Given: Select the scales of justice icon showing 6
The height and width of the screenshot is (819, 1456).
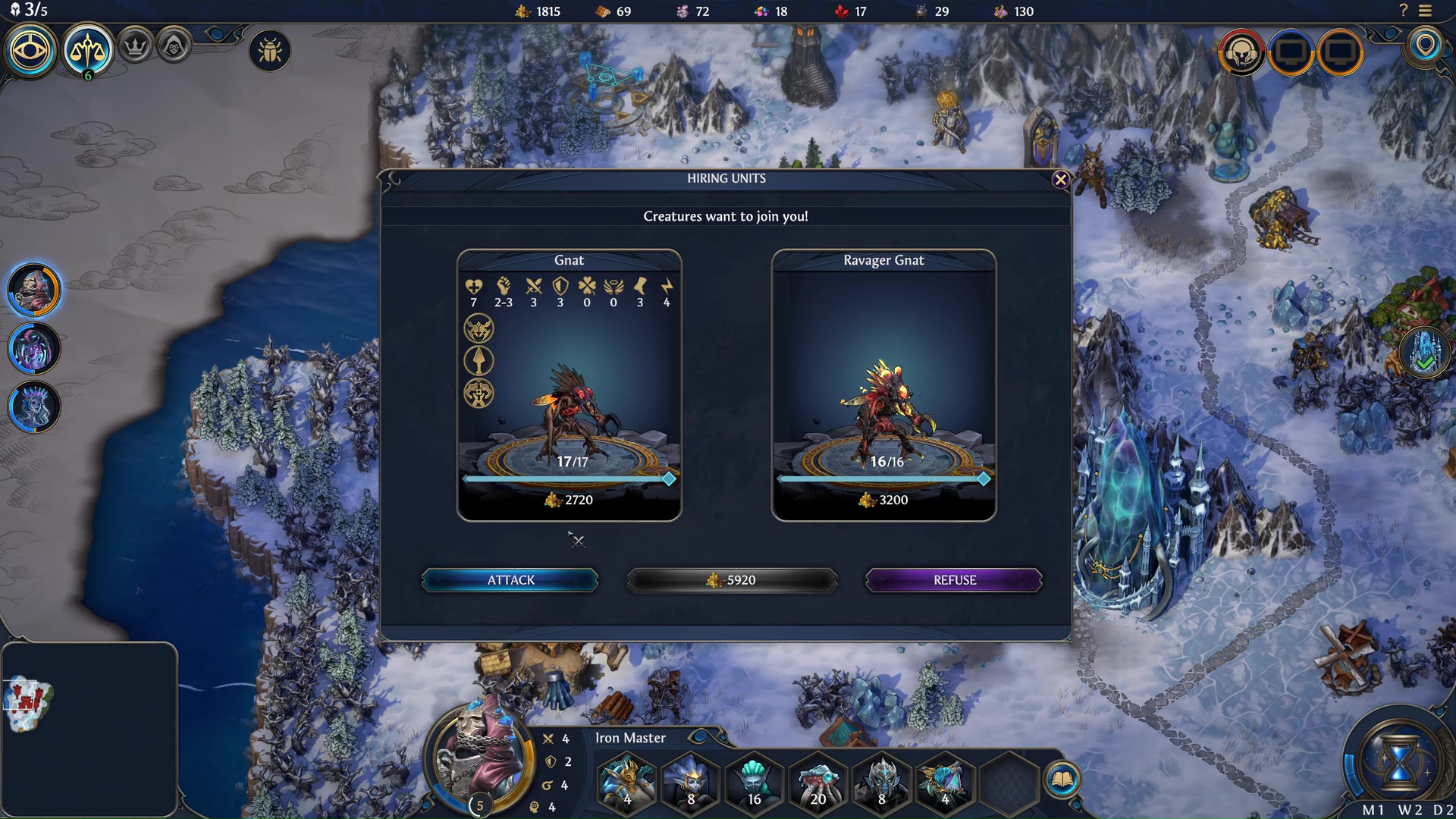Looking at the screenshot, I should [89, 50].
